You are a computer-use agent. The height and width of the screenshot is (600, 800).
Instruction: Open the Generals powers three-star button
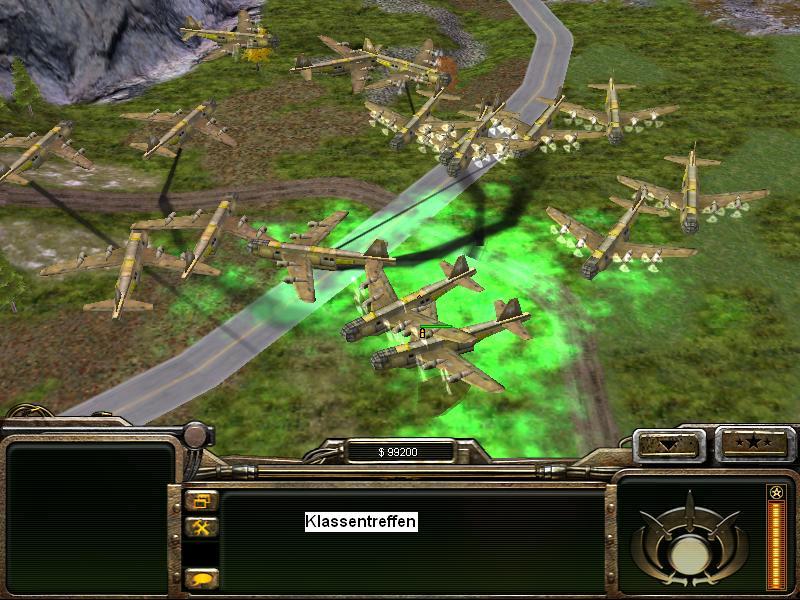pos(755,443)
